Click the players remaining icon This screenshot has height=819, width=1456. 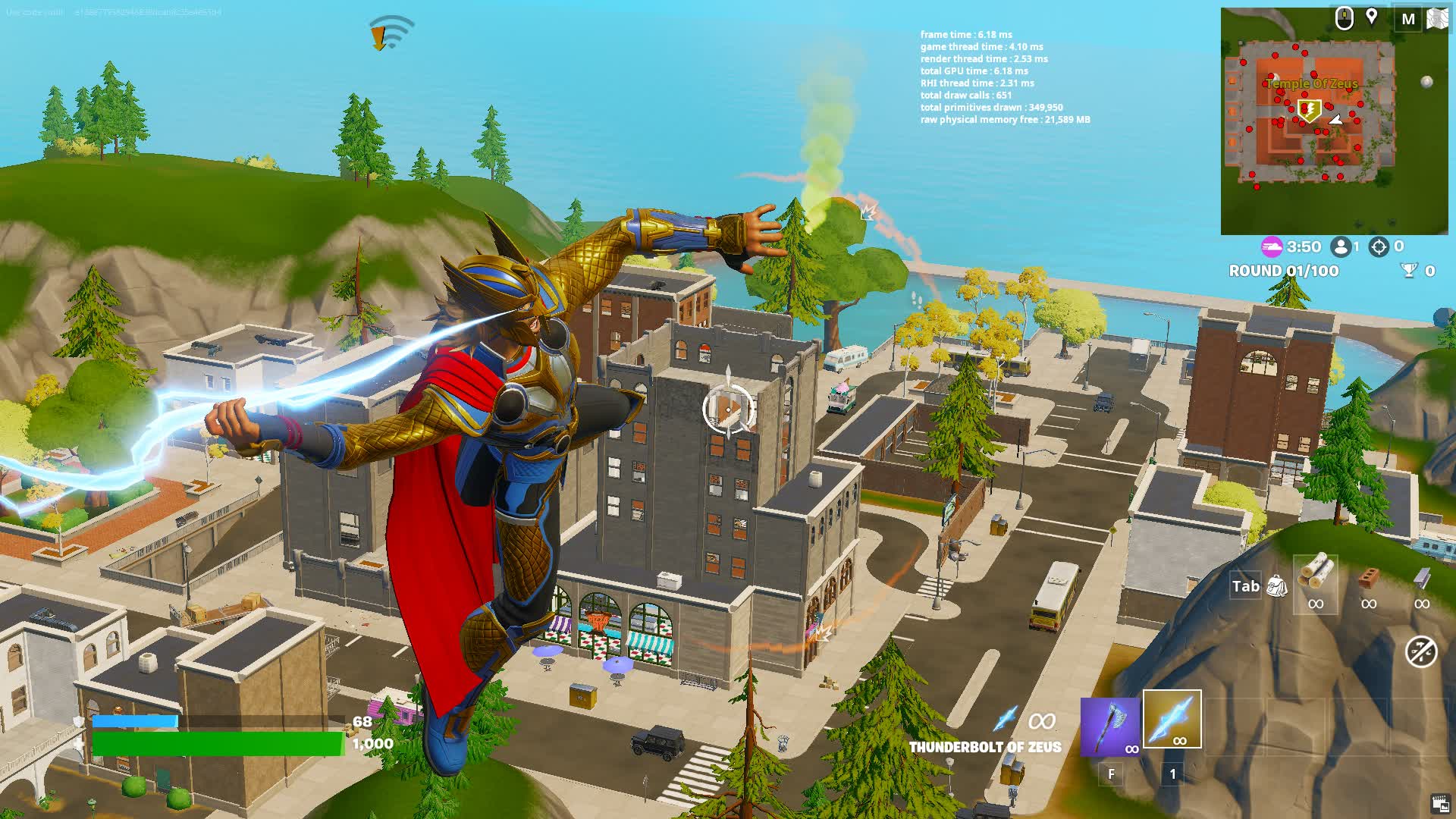point(1341,246)
